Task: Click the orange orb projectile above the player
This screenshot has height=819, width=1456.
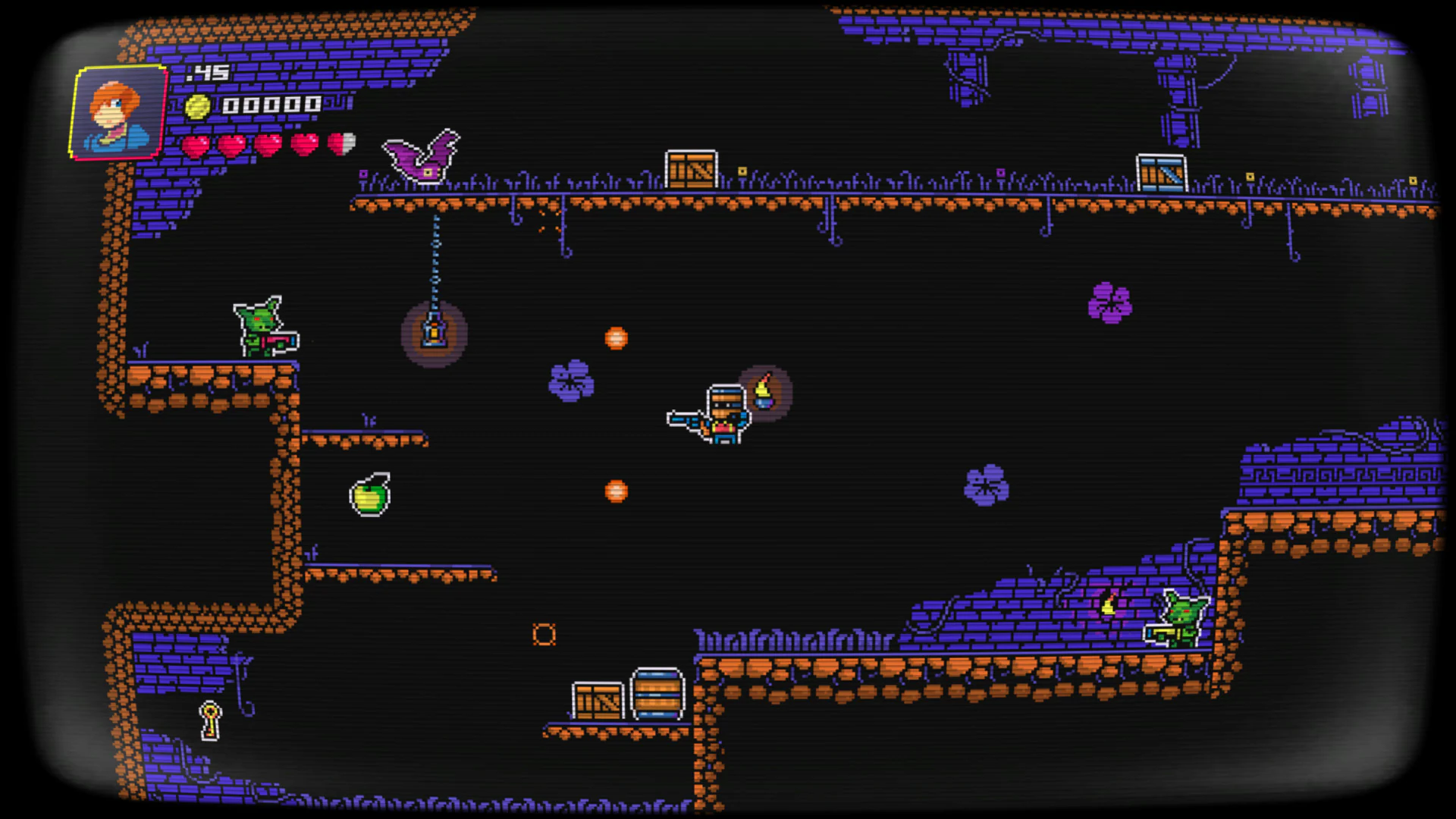Action: pyautogui.click(x=616, y=340)
